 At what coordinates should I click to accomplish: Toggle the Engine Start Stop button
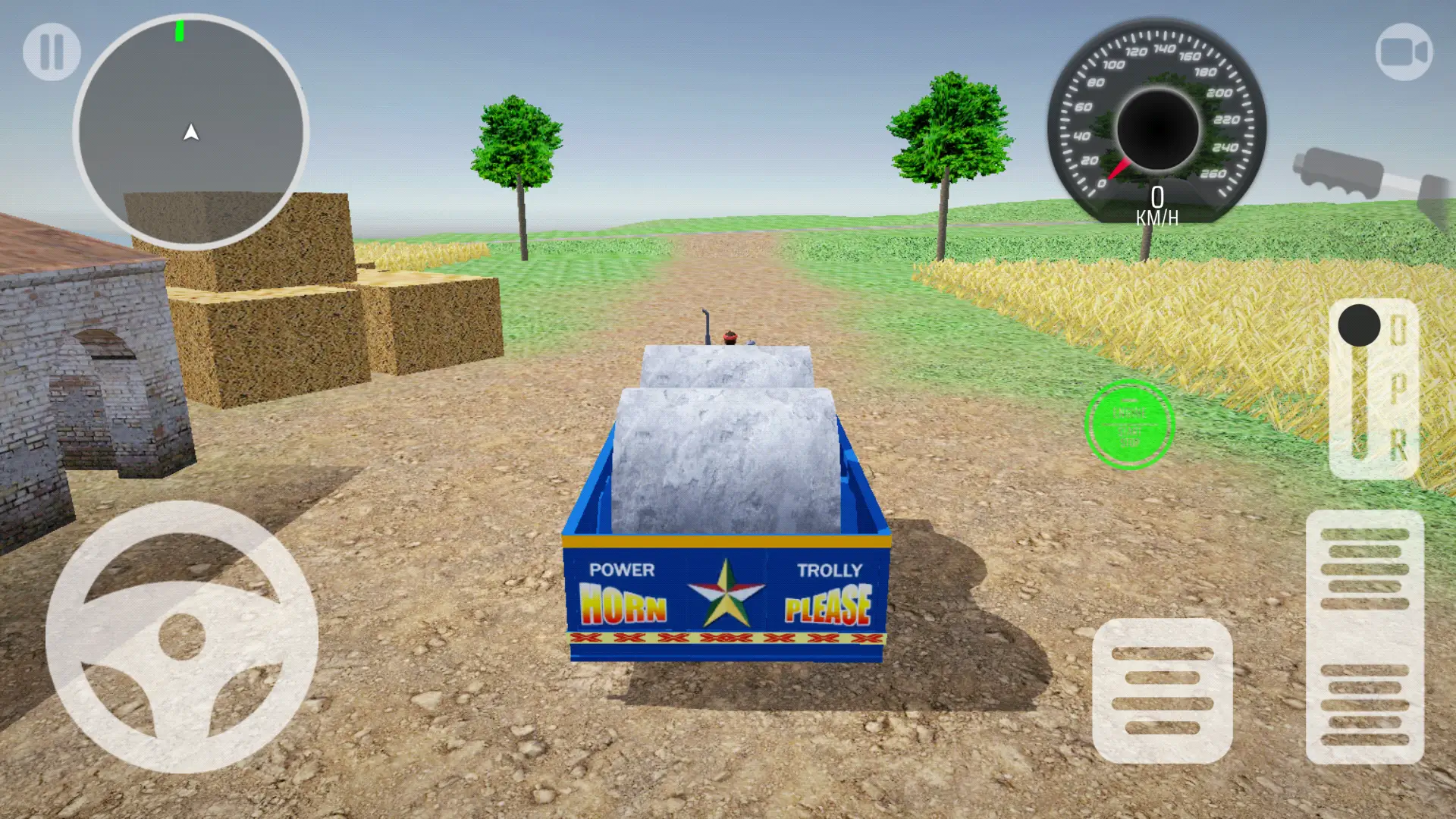(1130, 422)
